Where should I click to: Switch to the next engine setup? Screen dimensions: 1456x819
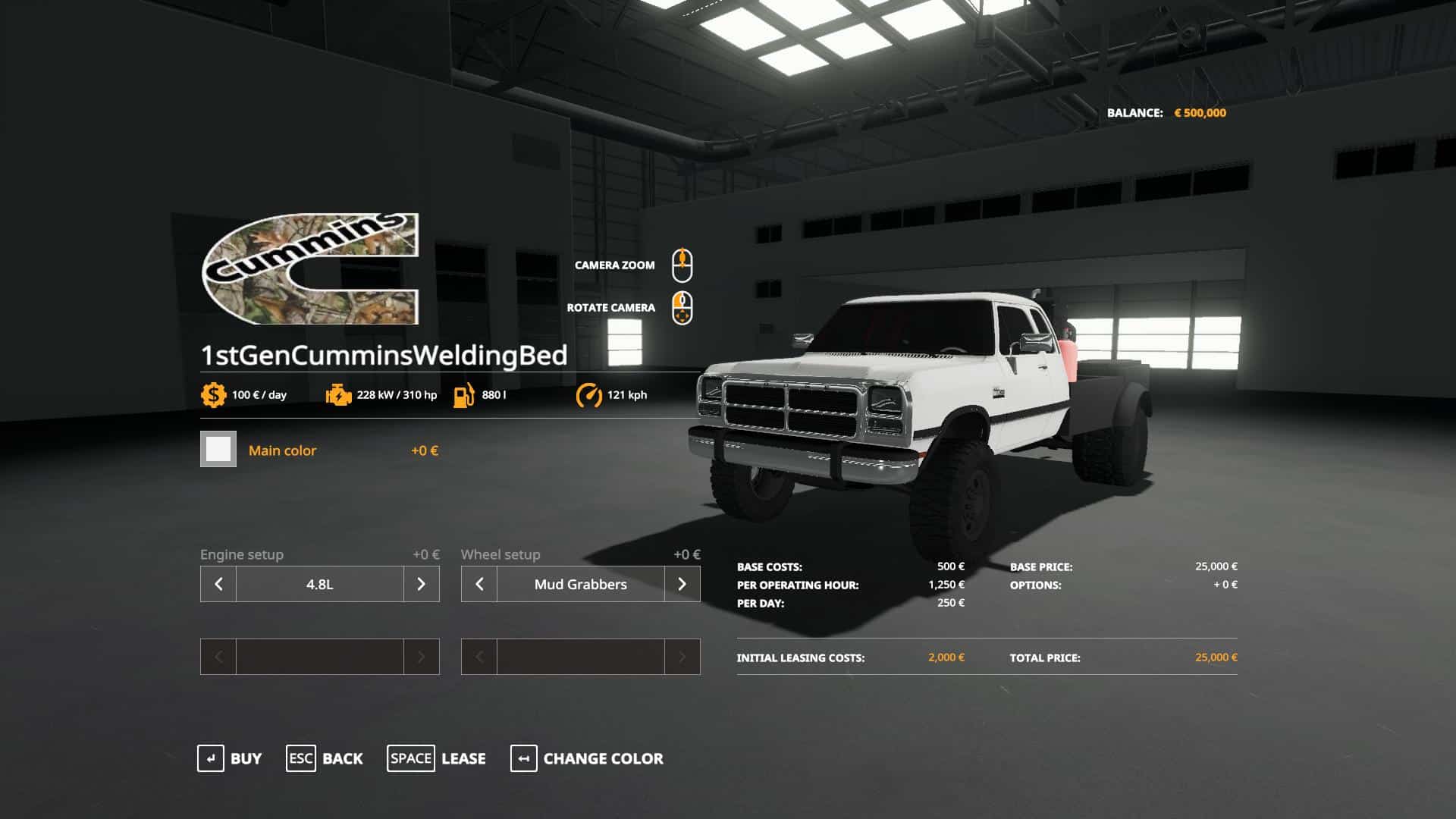(421, 584)
